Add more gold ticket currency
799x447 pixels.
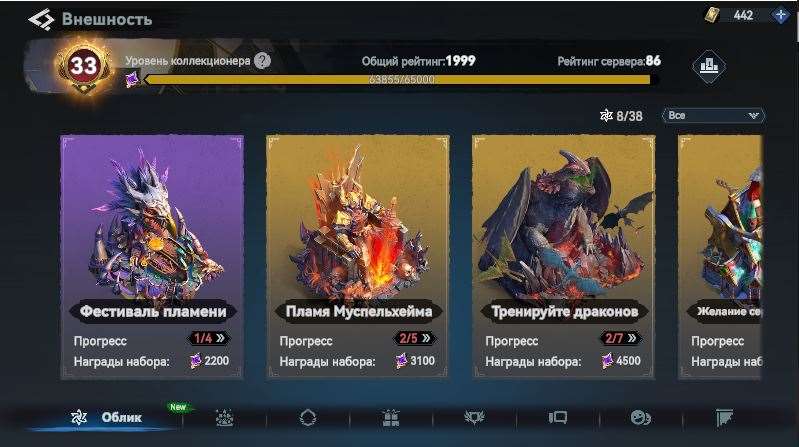coord(780,15)
